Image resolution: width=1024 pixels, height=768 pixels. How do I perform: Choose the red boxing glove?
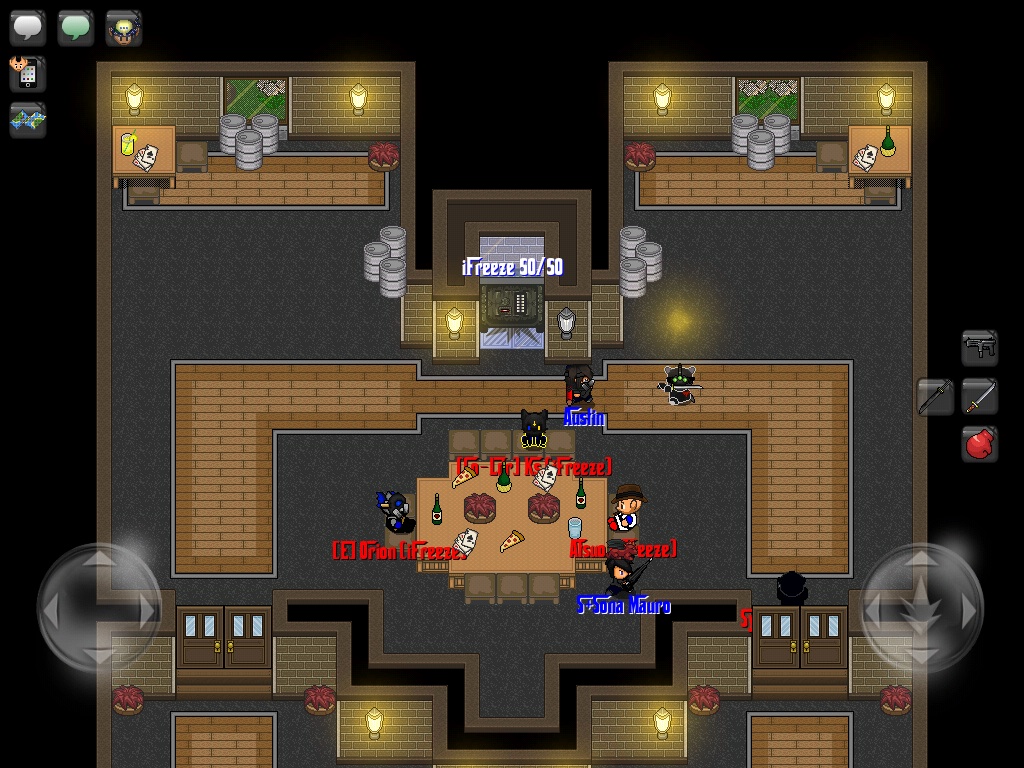(x=980, y=443)
